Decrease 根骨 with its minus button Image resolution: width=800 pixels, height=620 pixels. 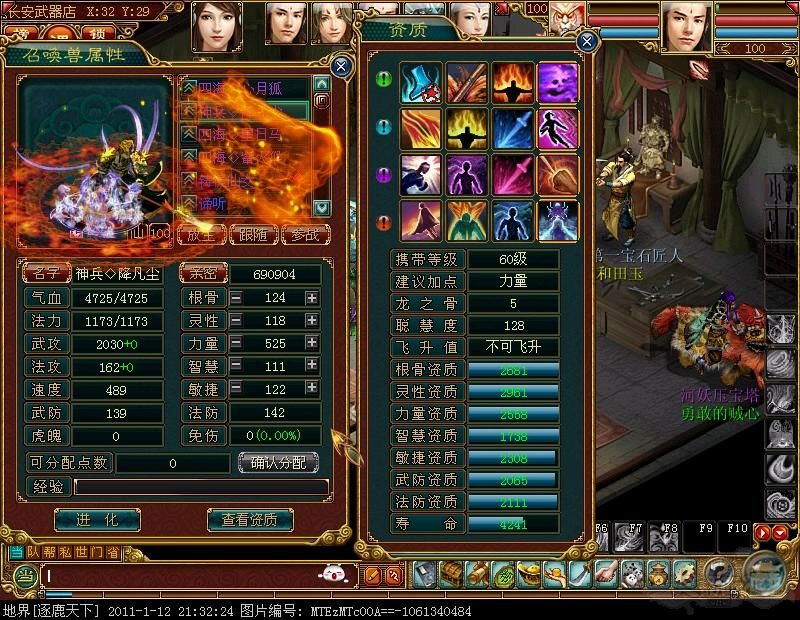[236, 297]
